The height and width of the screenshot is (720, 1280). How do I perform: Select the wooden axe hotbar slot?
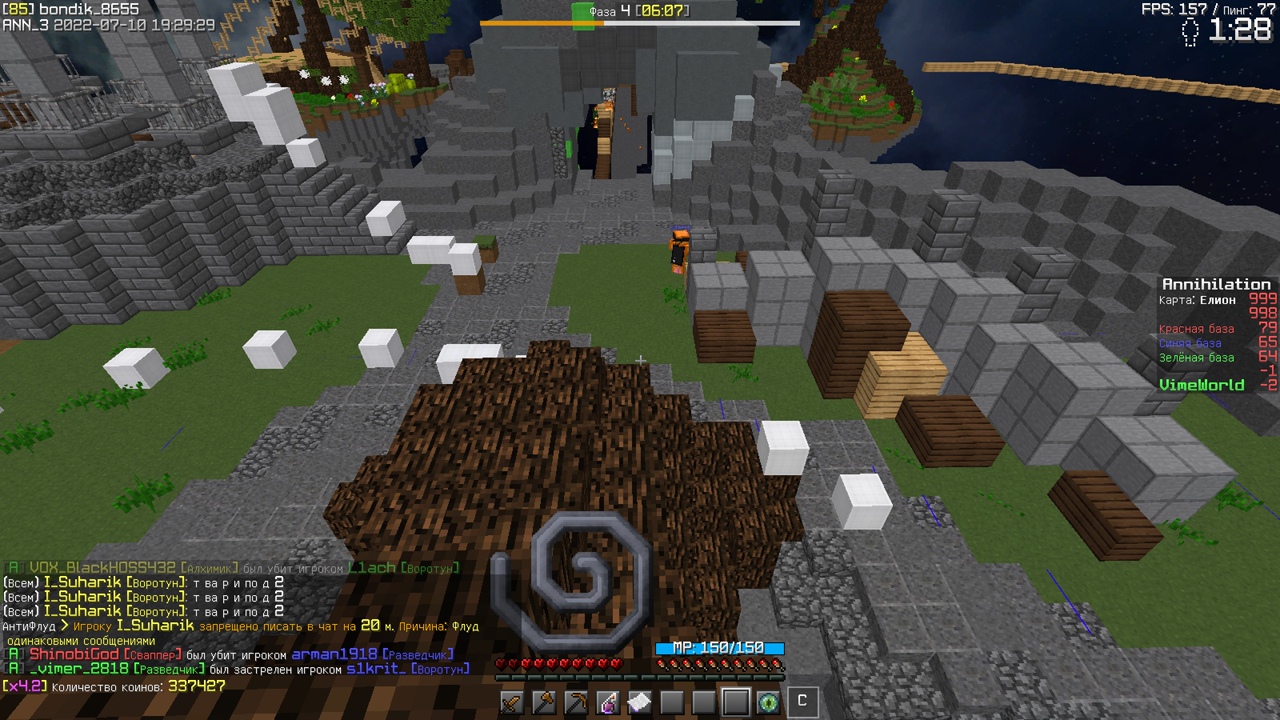544,702
